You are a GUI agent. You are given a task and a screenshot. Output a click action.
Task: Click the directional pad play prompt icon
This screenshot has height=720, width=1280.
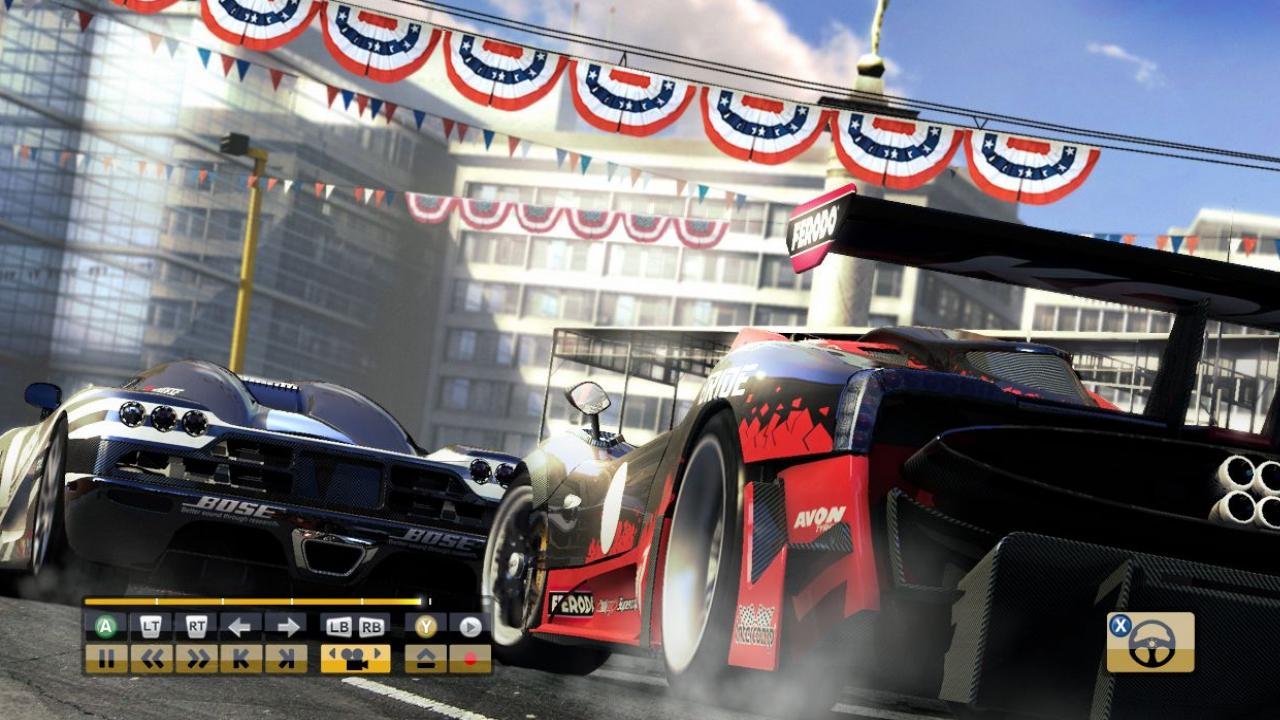469,627
